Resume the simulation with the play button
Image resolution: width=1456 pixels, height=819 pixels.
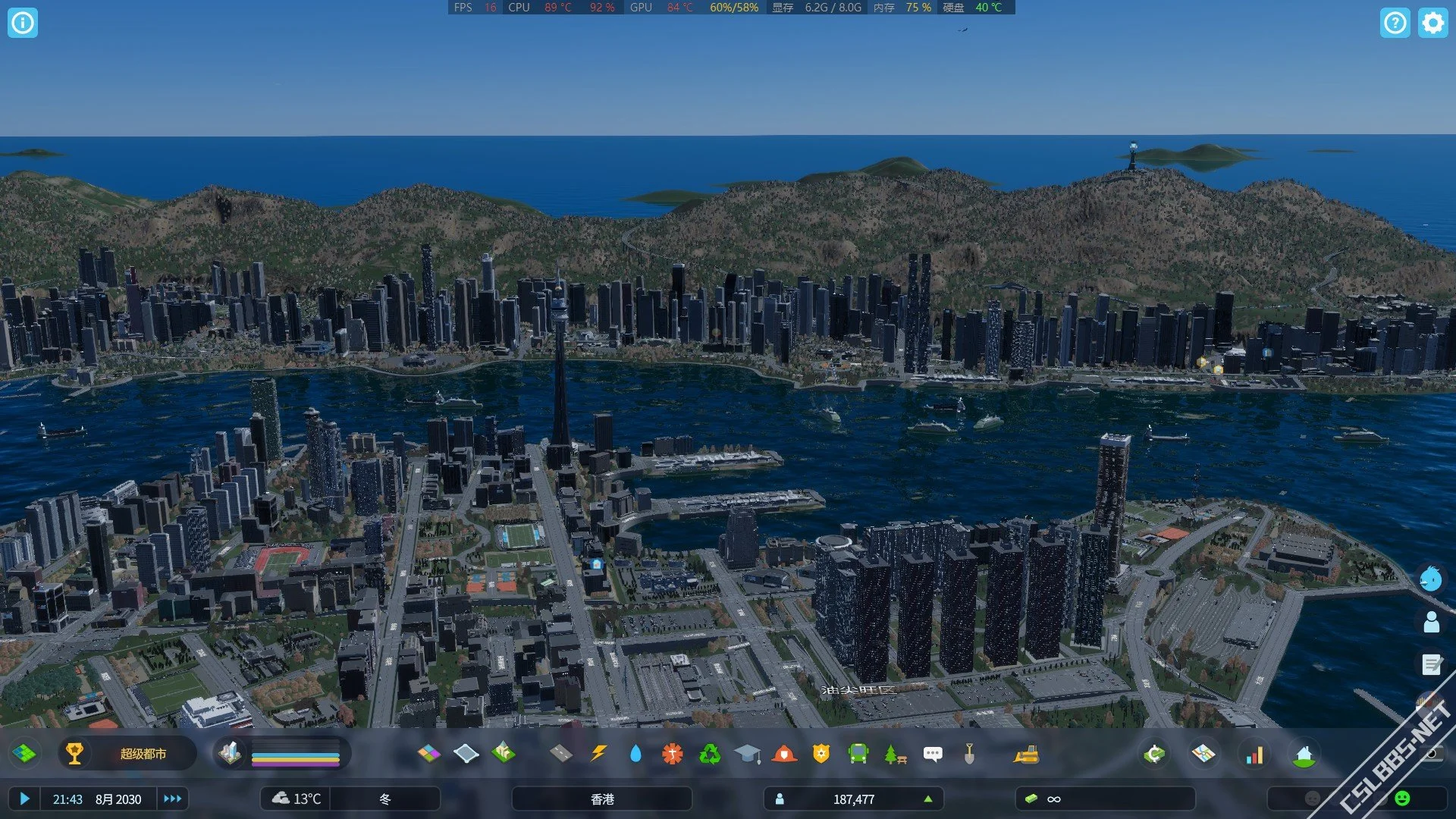coord(24,799)
